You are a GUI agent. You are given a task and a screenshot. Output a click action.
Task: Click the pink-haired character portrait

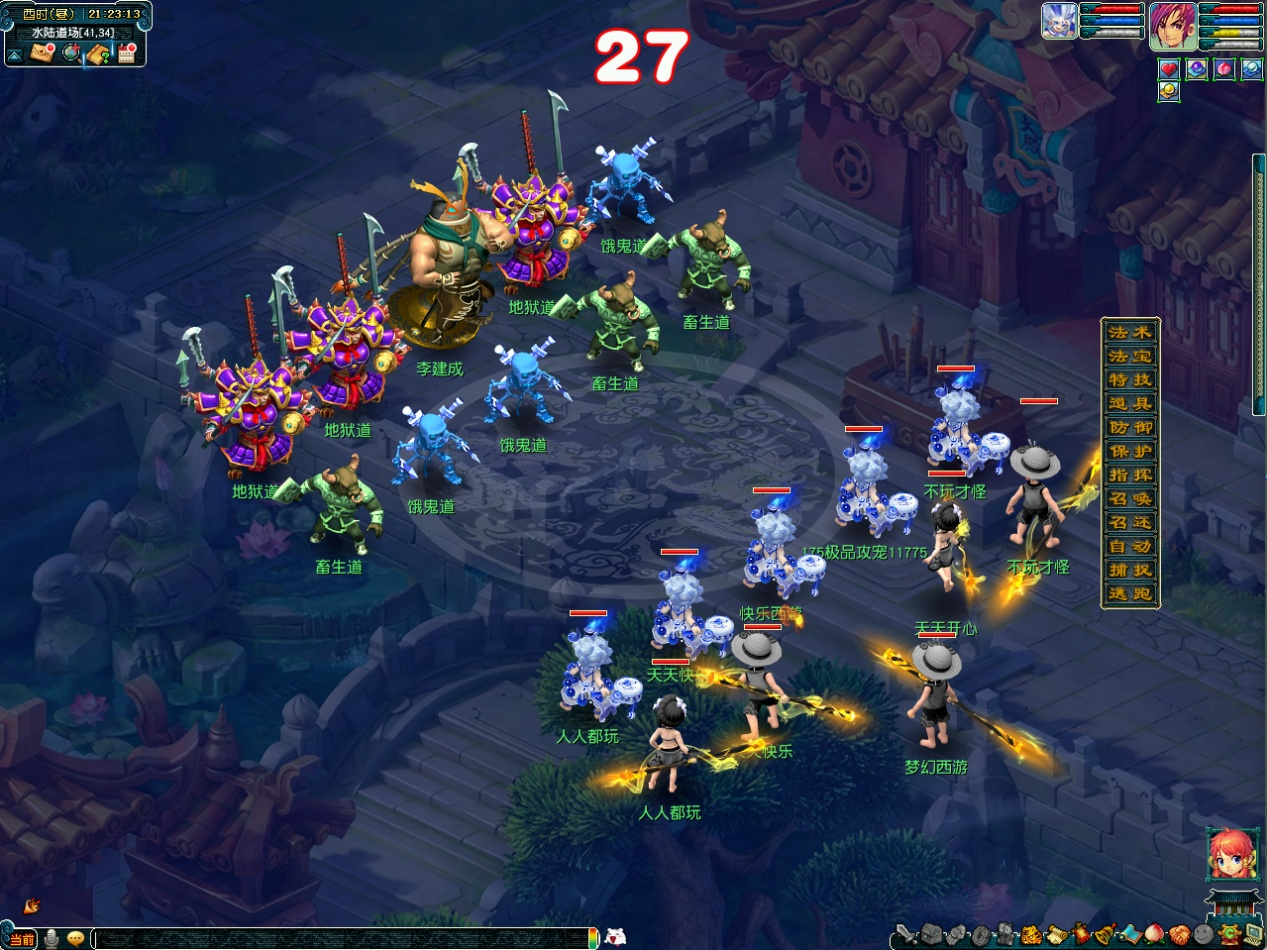(x=1172, y=27)
